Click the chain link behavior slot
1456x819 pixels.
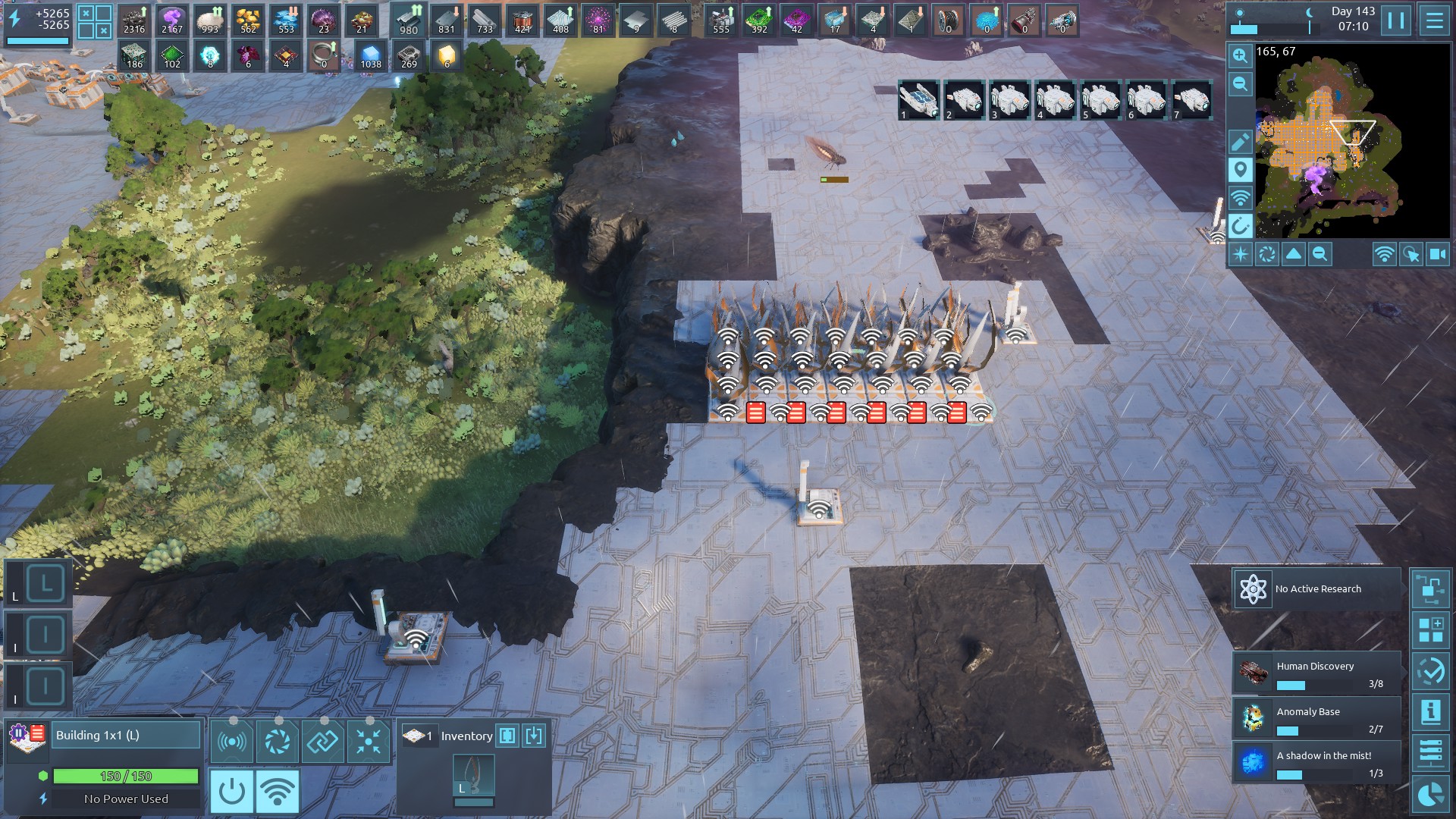click(322, 741)
